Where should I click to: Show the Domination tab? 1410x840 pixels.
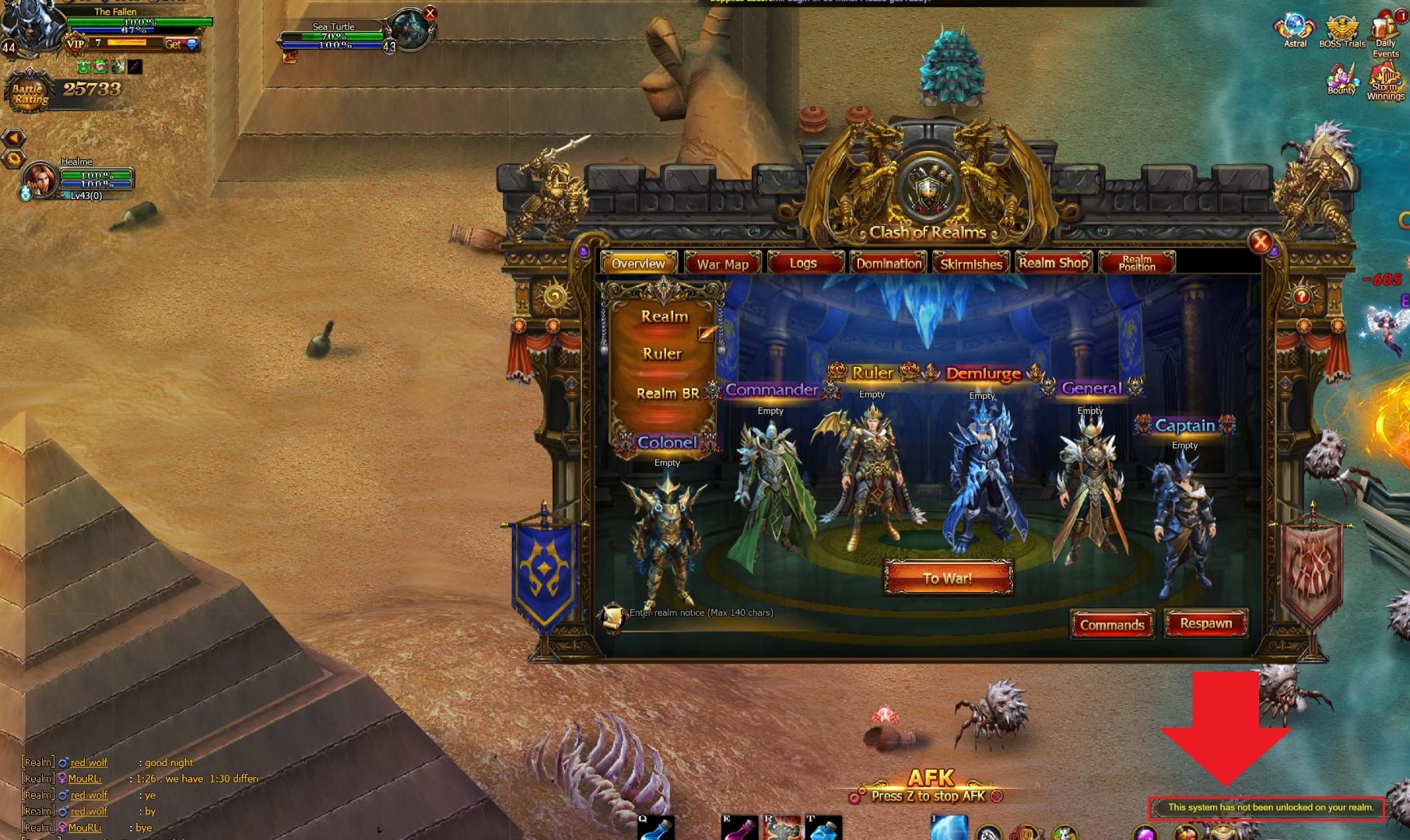889,264
